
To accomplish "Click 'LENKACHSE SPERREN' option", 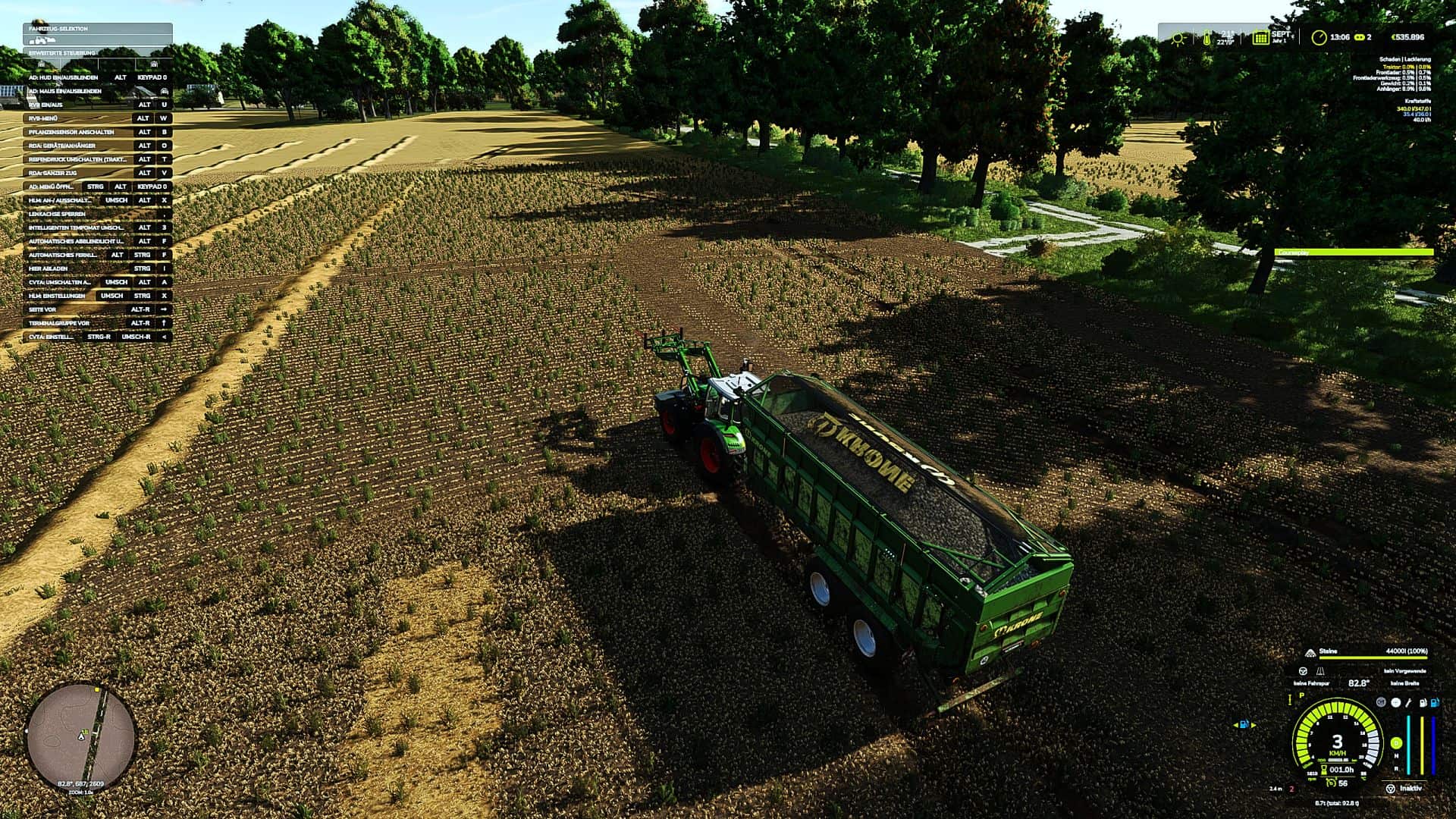I will pyautogui.click(x=57, y=213).
